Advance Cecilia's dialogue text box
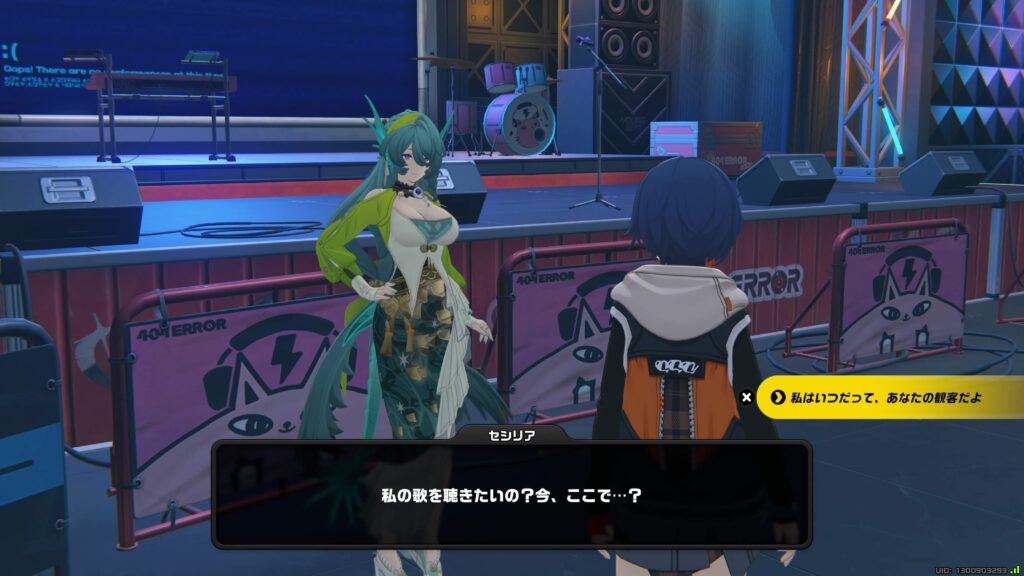 511,495
